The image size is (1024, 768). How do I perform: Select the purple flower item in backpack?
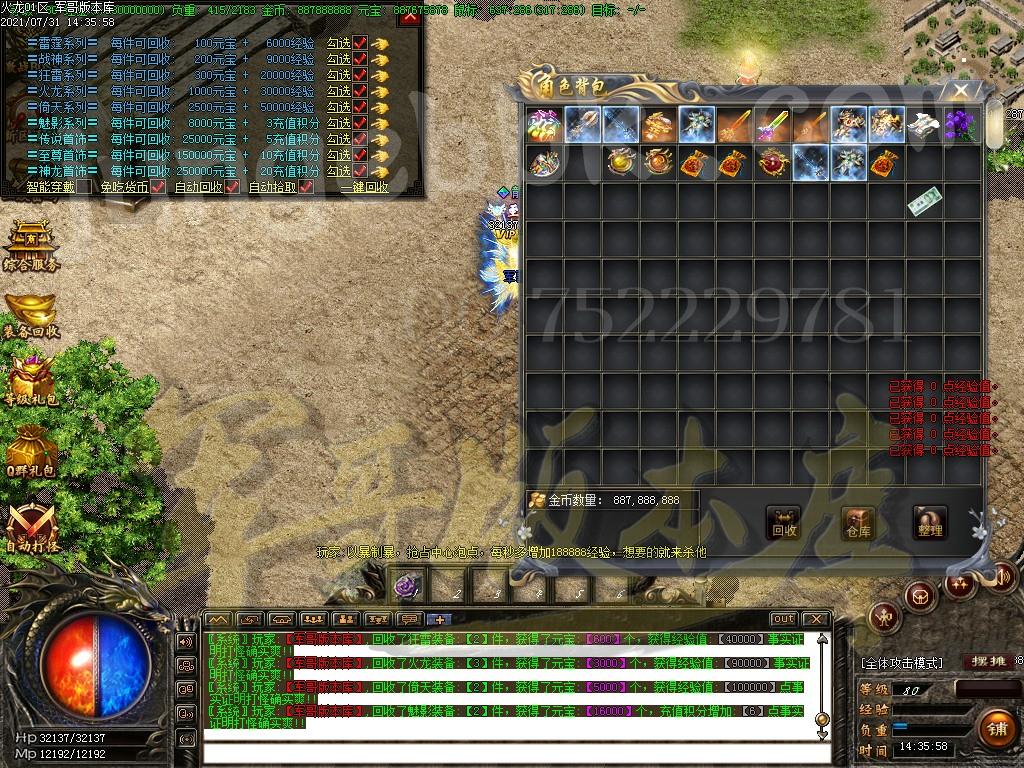tap(961, 125)
